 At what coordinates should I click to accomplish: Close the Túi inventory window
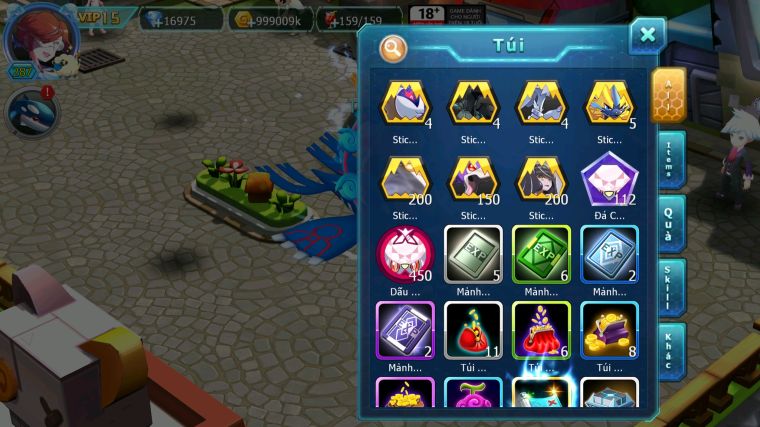point(647,36)
